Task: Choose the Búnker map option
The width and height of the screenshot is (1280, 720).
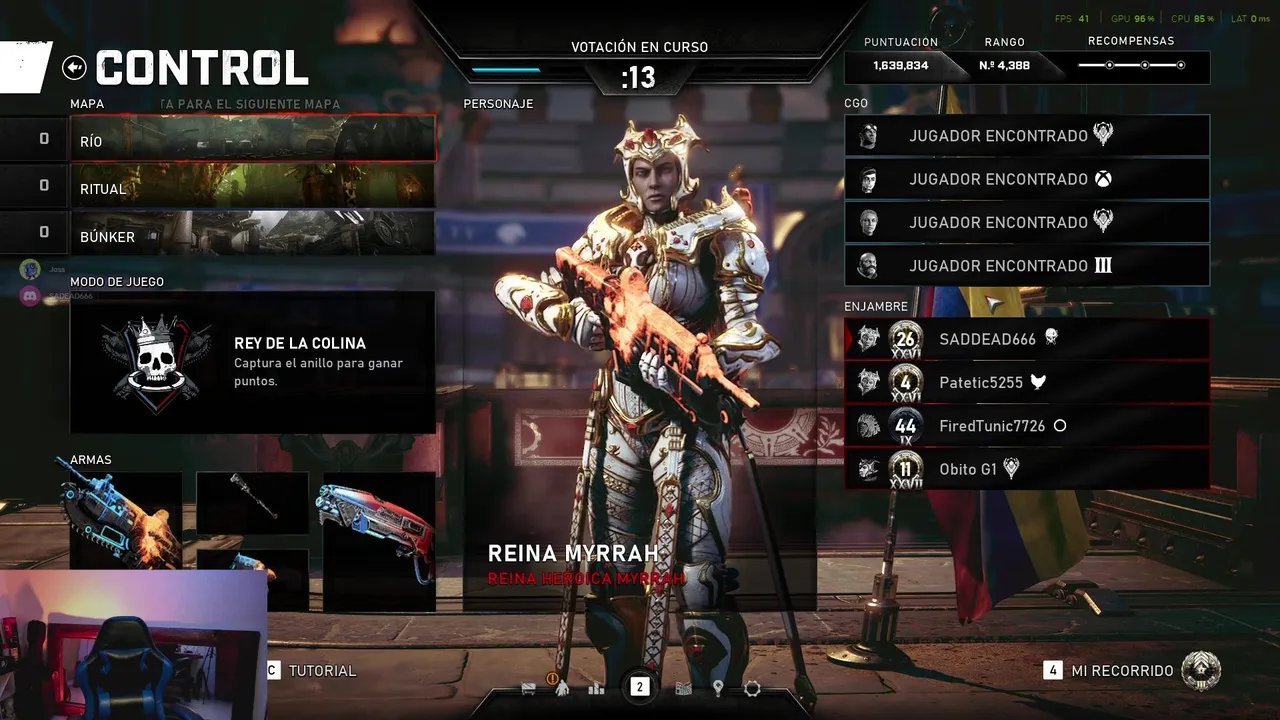Action: pos(252,234)
